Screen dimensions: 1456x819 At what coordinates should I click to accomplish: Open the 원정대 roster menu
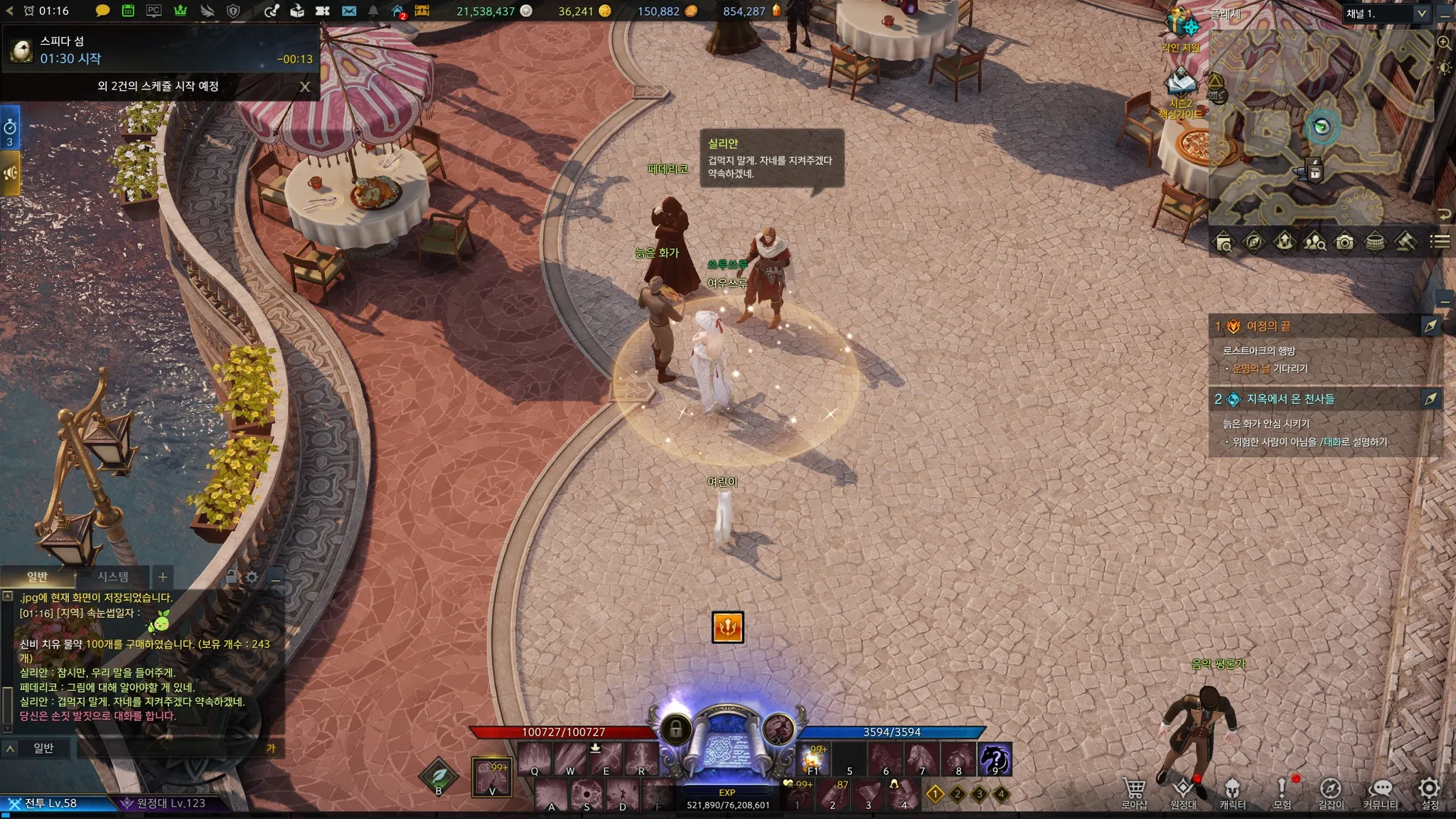(1183, 791)
